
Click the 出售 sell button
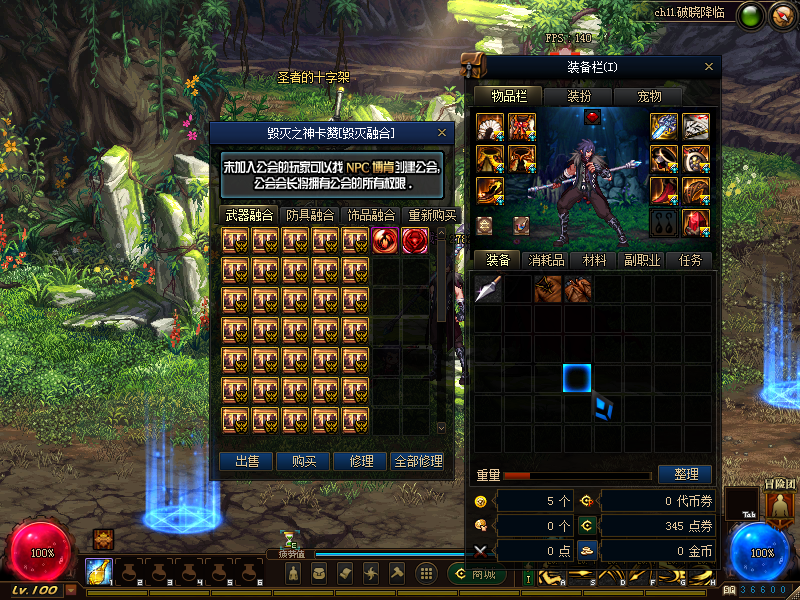pyautogui.click(x=247, y=461)
